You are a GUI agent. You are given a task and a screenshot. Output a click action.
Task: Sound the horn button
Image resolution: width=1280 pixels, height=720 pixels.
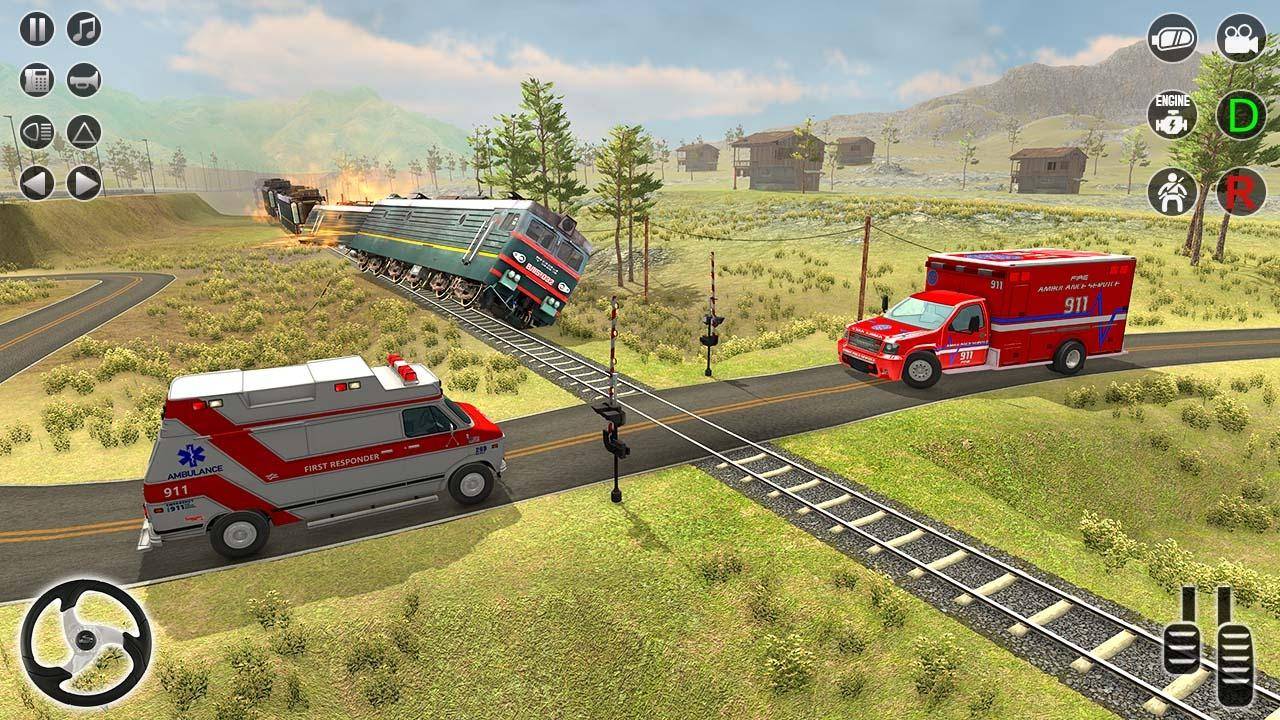[84, 80]
